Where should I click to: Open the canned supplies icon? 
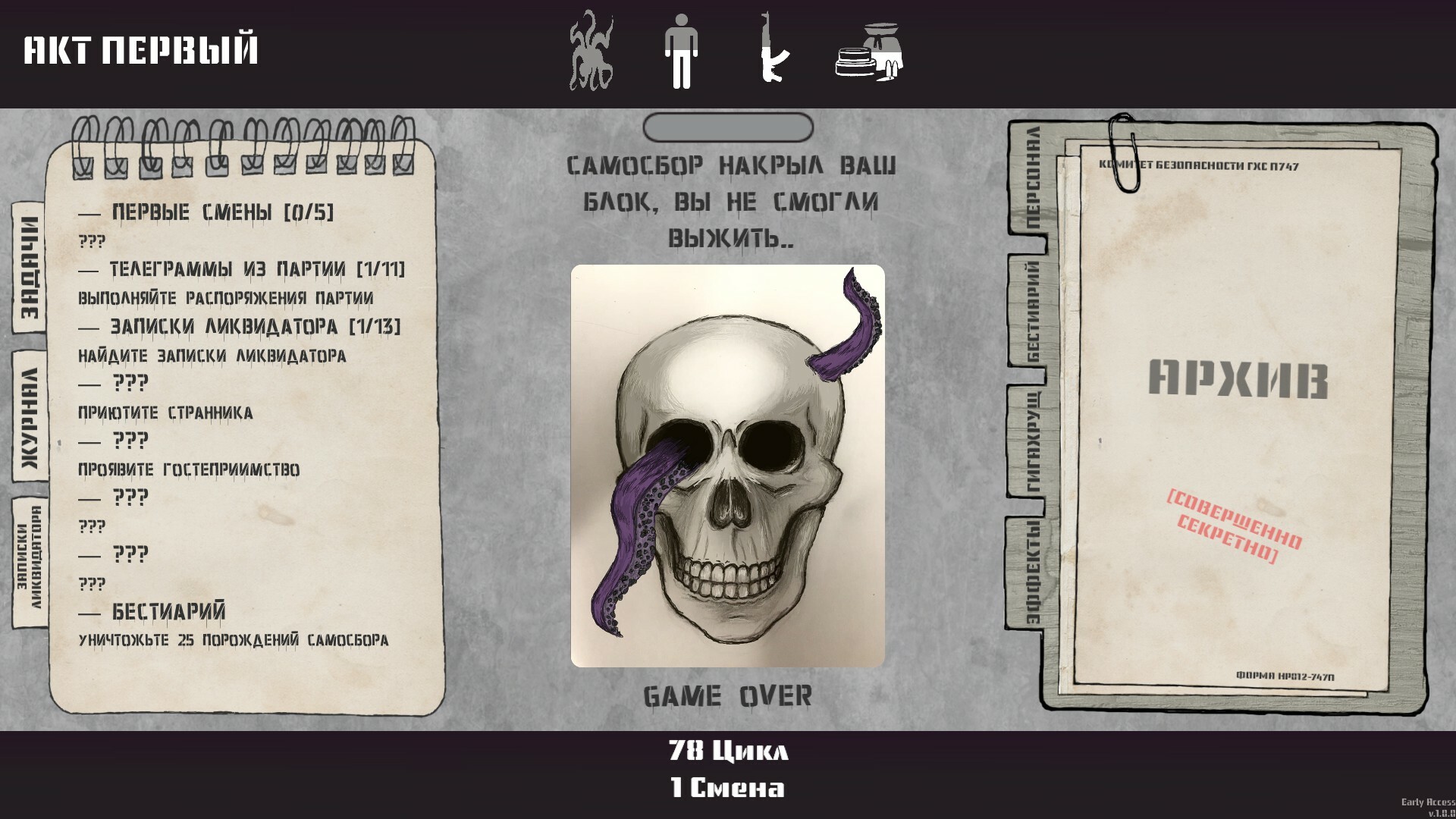click(867, 50)
